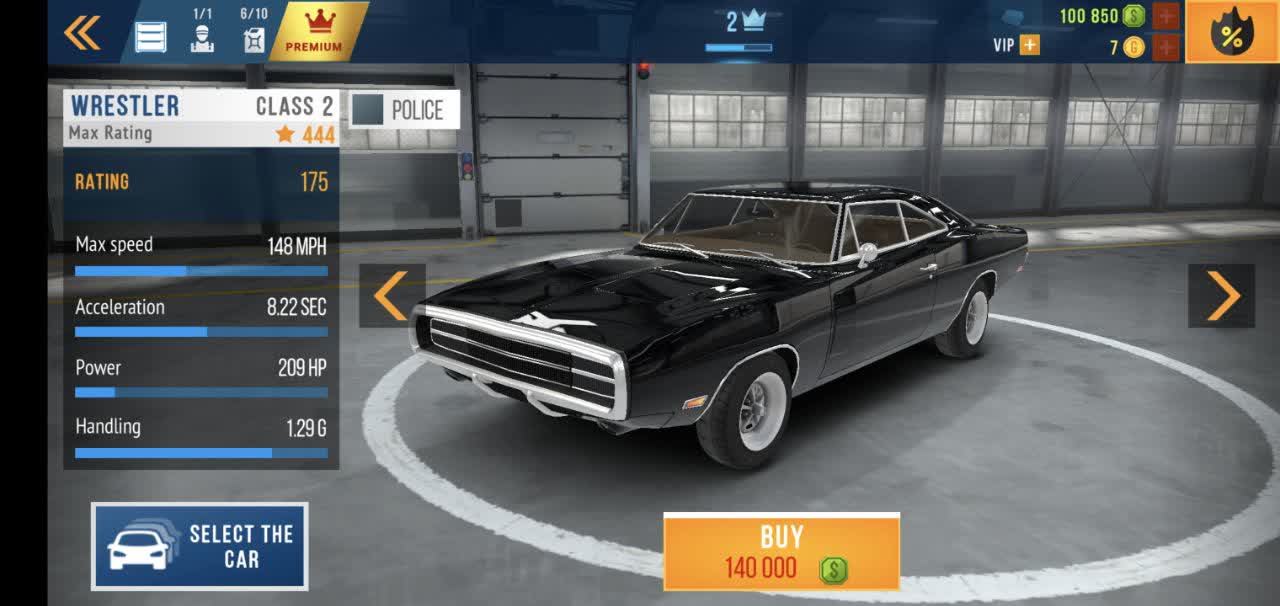Go back with the double-arrow button
The image size is (1280, 606).
(x=82, y=34)
